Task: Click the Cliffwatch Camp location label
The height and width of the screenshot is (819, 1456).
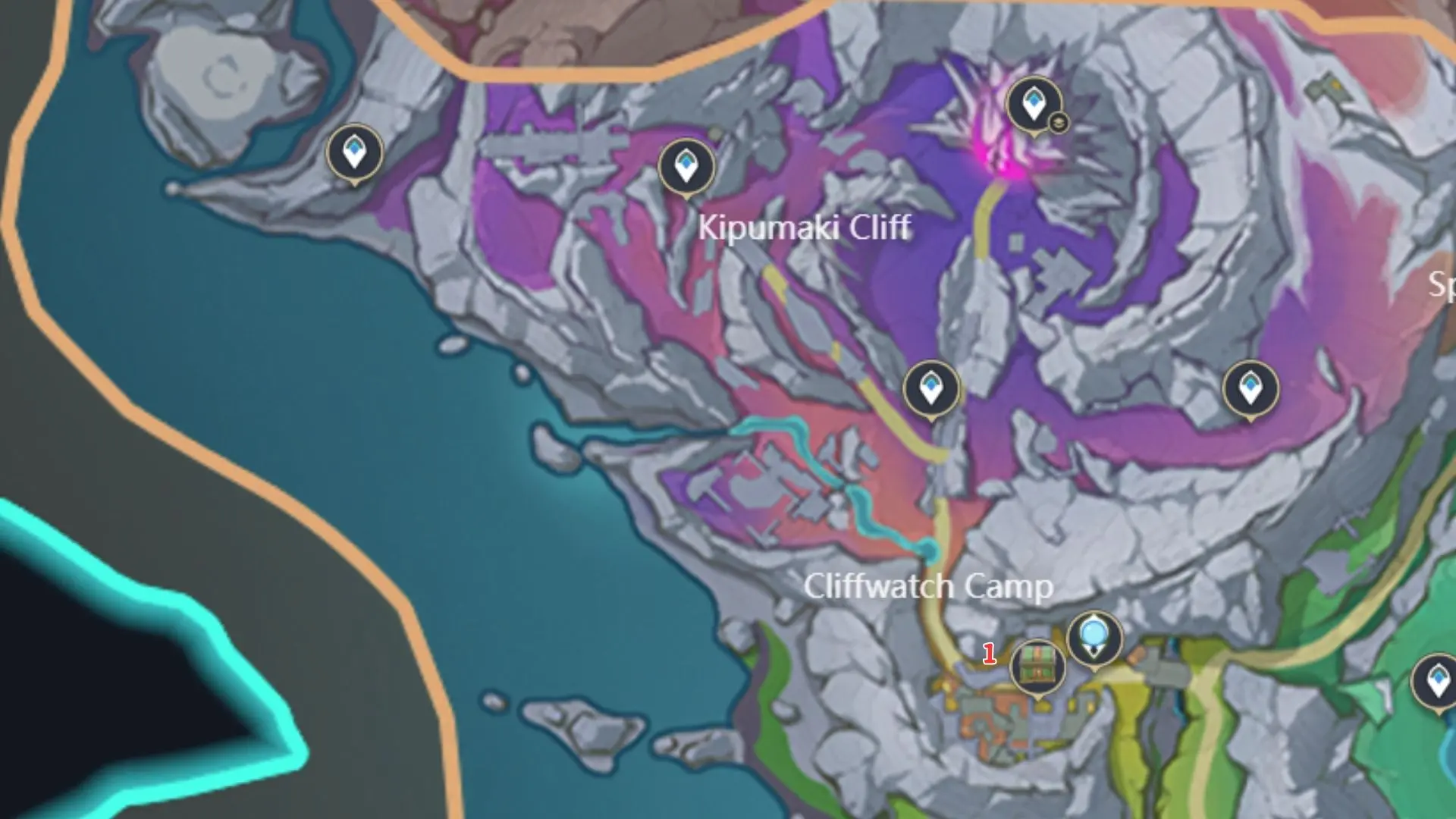Action: [x=930, y=586]
